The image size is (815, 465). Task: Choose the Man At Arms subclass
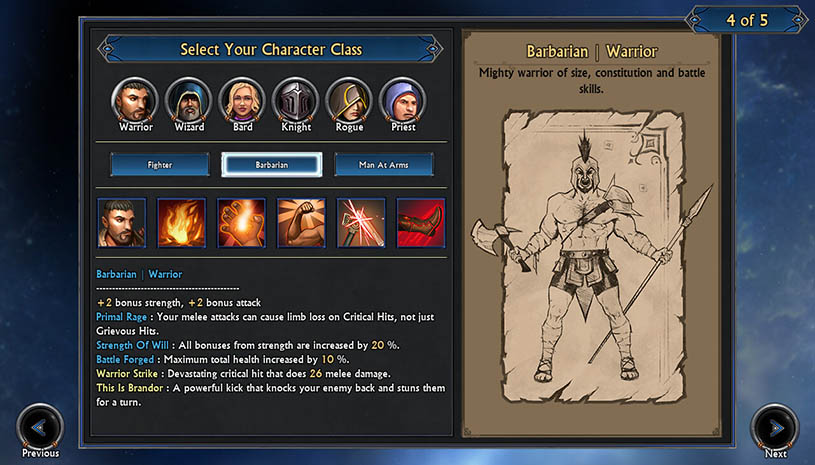(384, 164)
